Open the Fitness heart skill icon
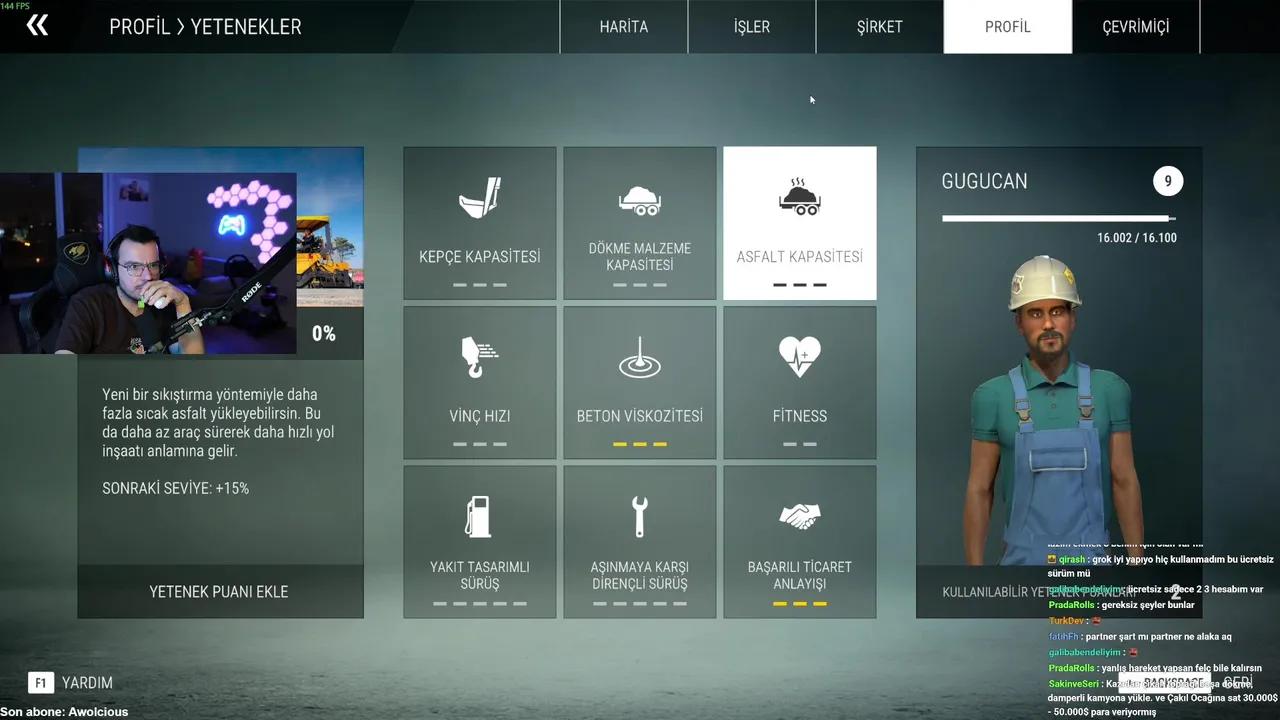Viewport: 1280px width, 720px height. coord(800,356)
